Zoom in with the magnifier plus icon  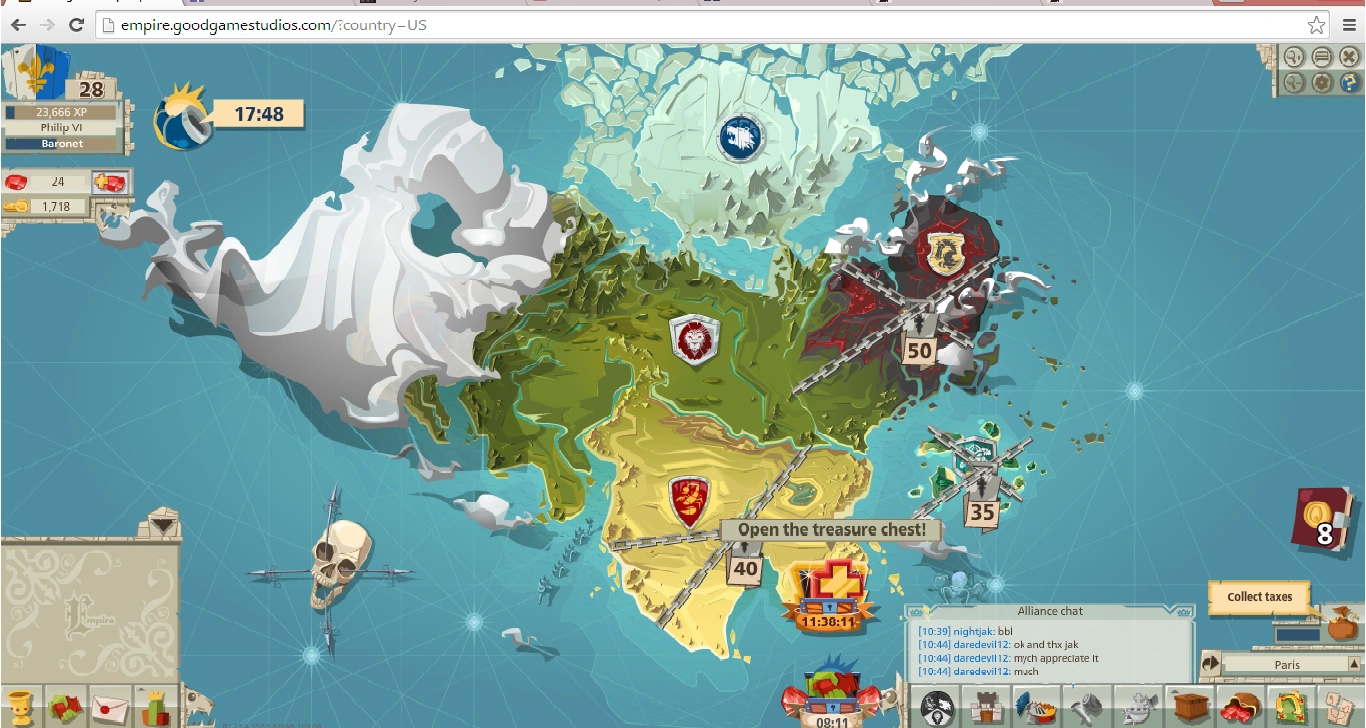[x=1292, y=57]
